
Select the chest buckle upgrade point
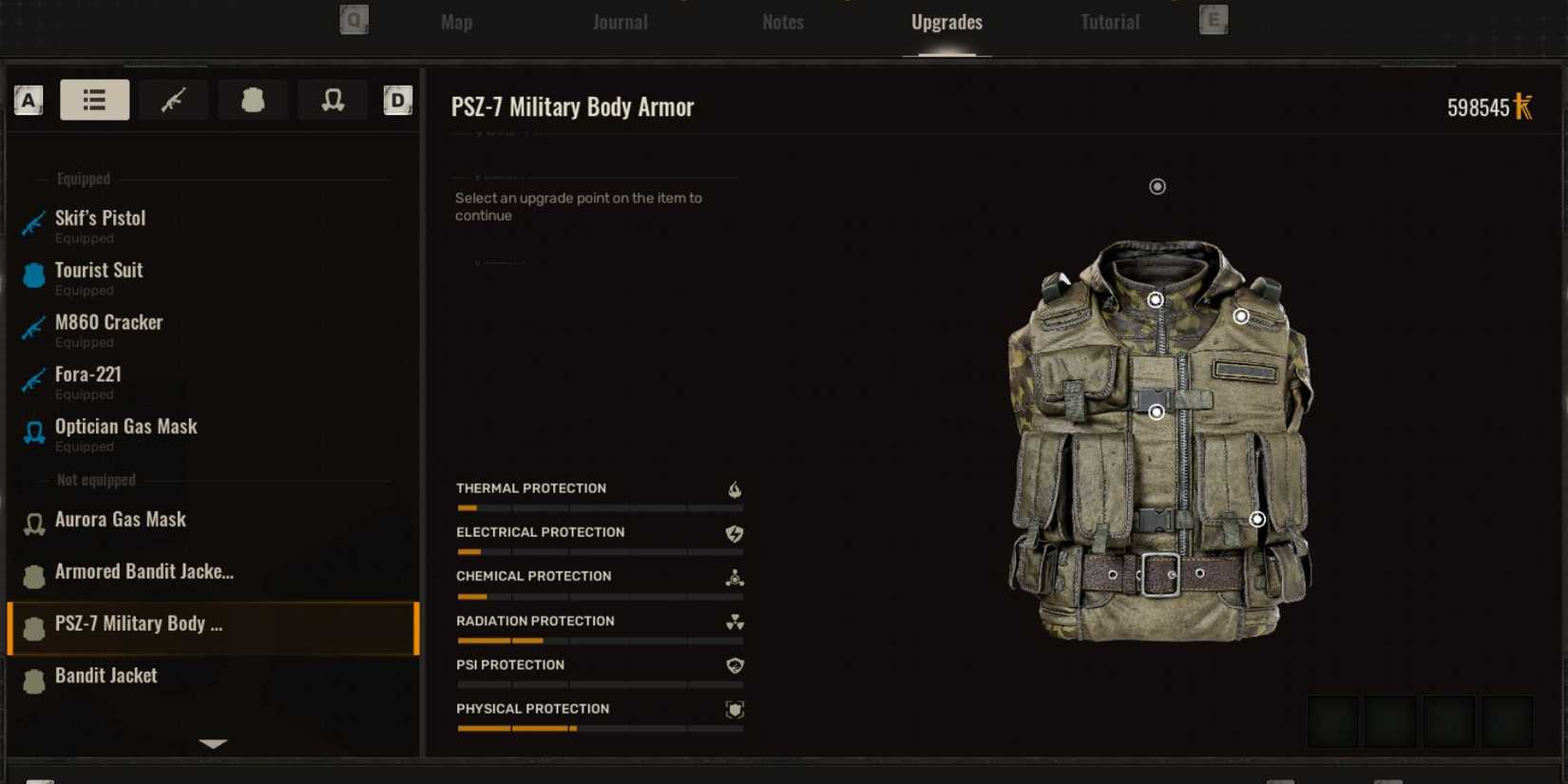pos(1156,411)
